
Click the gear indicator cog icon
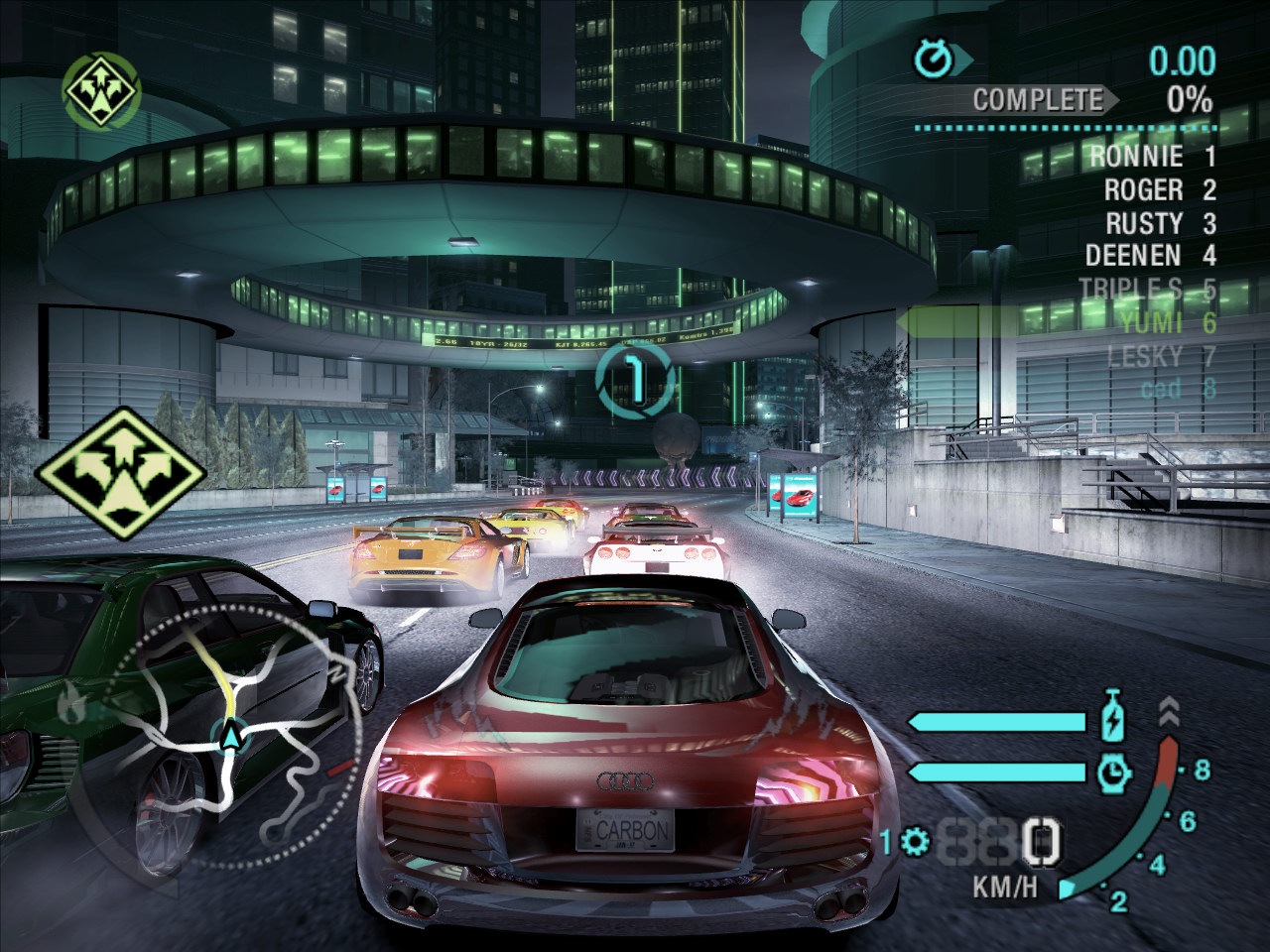click(915, 843)
